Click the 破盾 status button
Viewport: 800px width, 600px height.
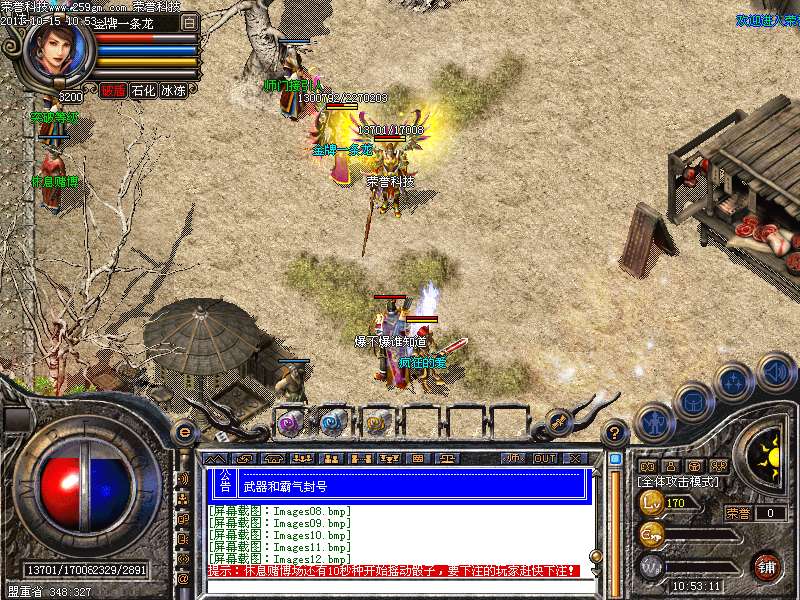click(113, 91)
